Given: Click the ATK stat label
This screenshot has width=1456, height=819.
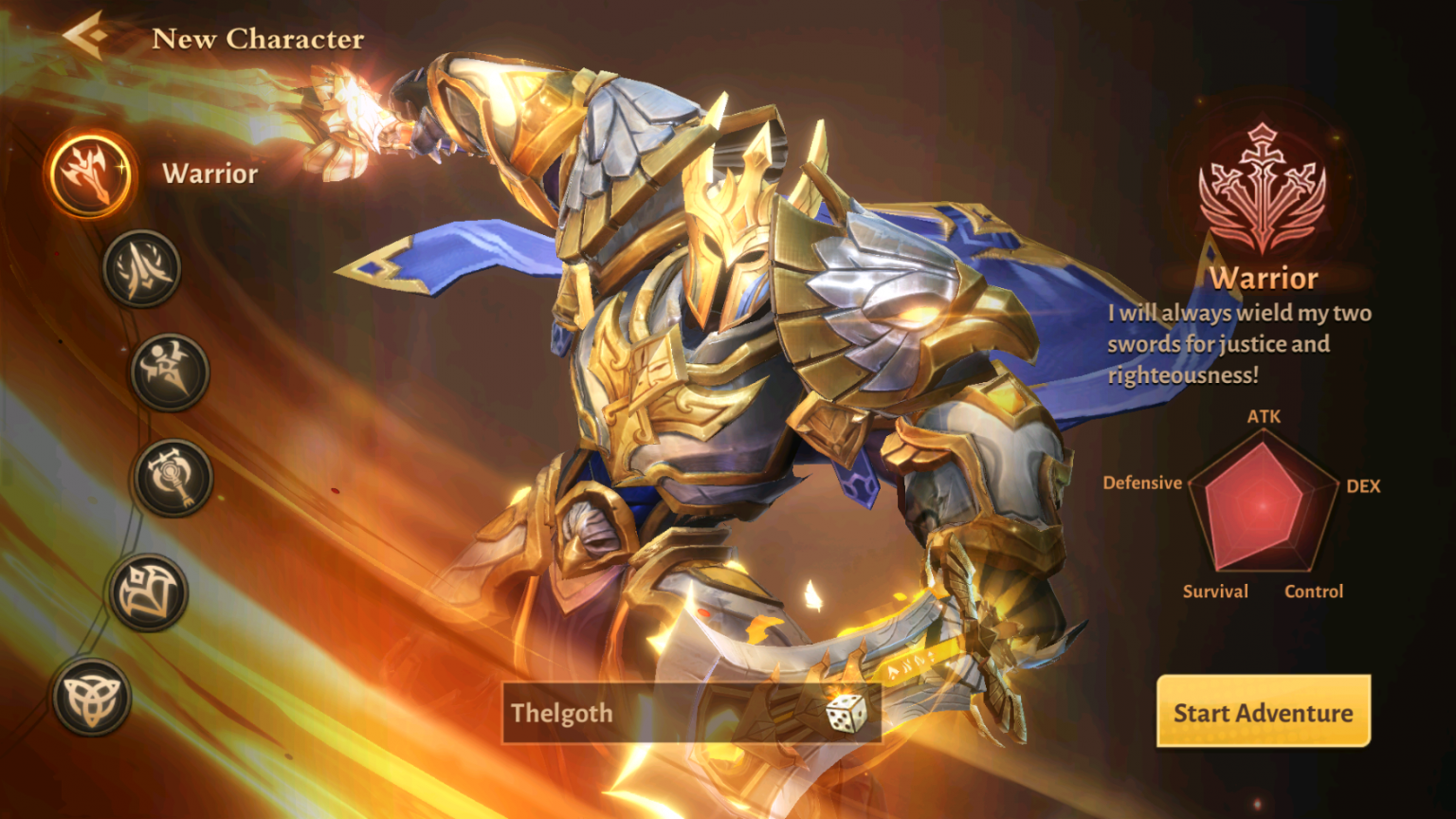Looking at the screenshot, I should [1263, 415].
